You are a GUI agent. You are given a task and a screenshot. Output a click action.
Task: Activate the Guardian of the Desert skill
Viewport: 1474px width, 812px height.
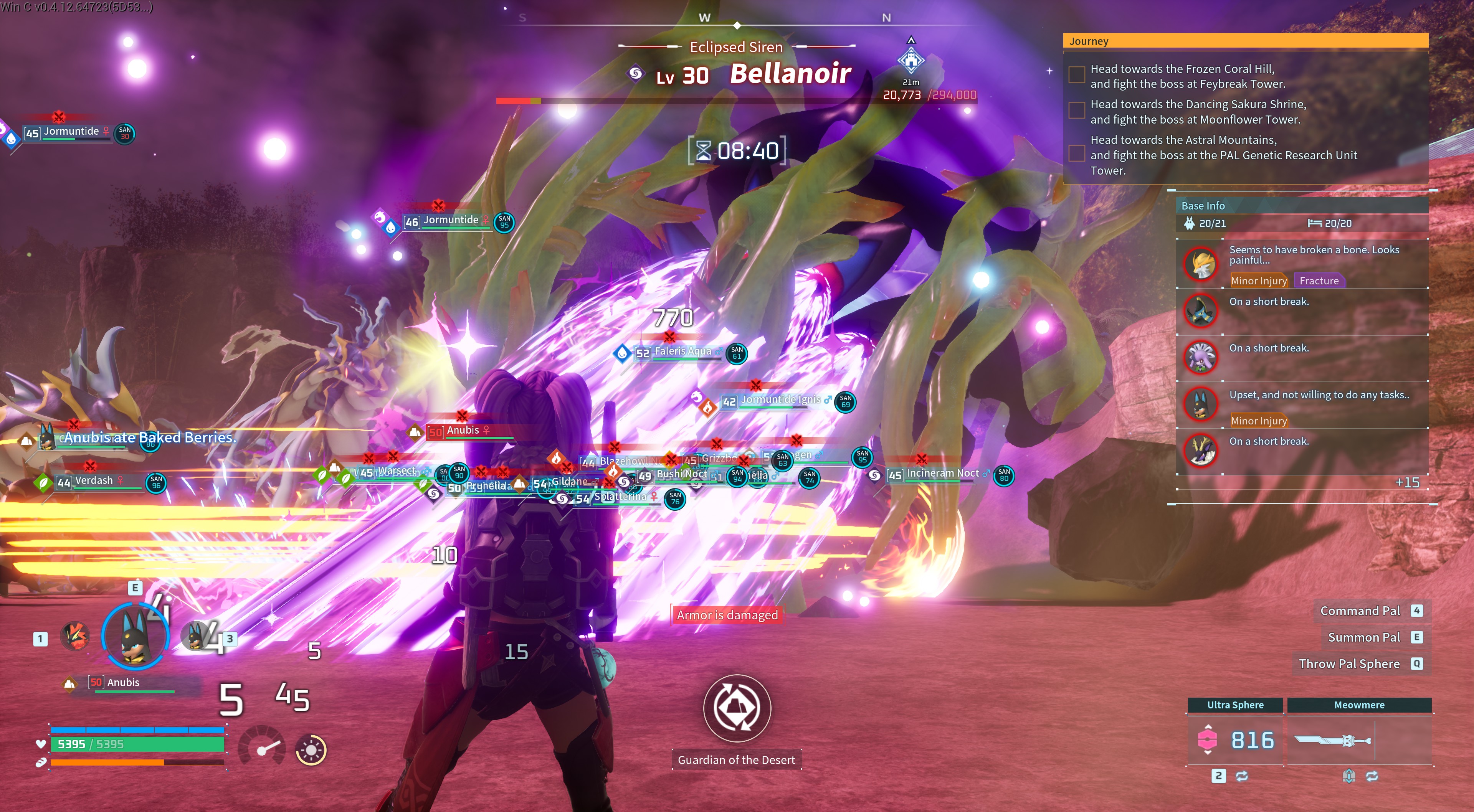point(737,708)
